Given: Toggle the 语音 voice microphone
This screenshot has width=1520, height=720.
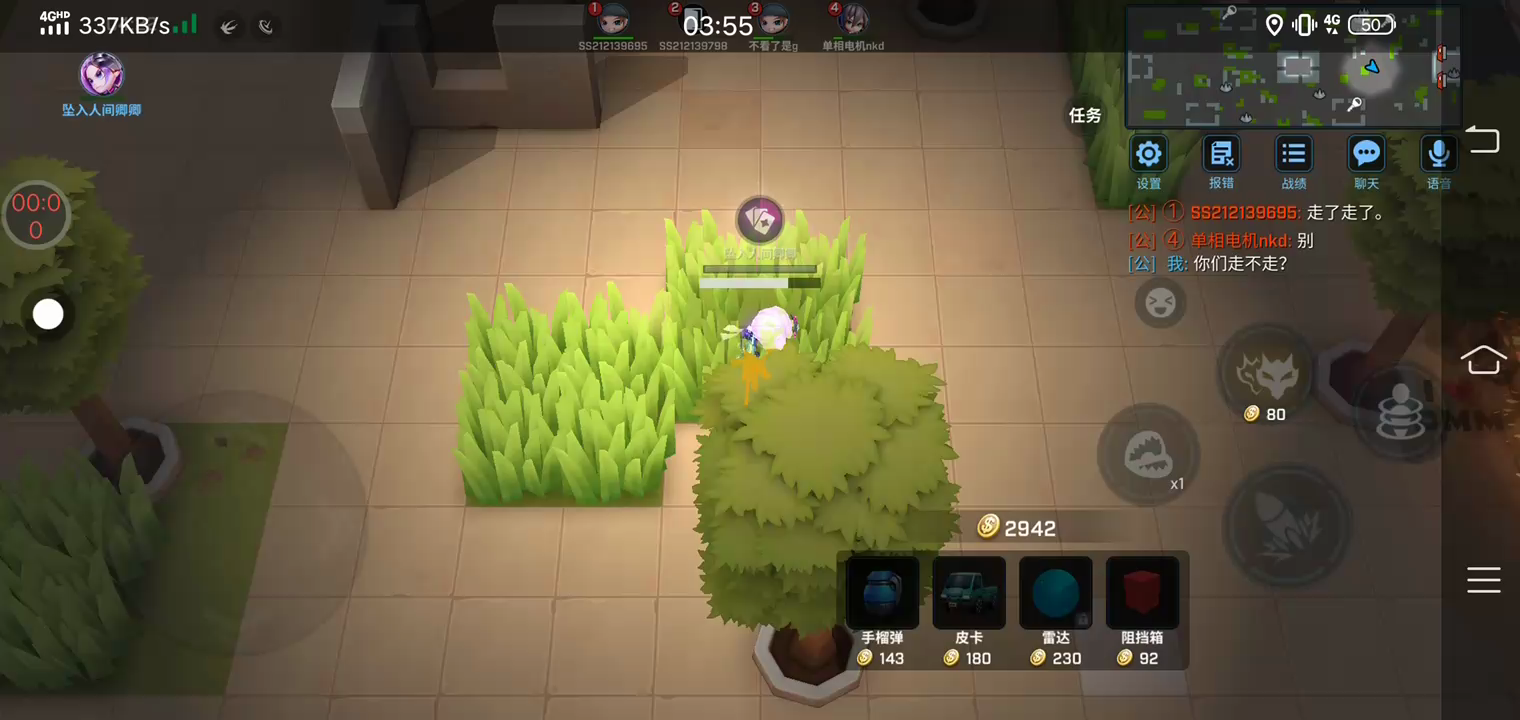Looking at the screenshot, I should tap(1438, 154).
